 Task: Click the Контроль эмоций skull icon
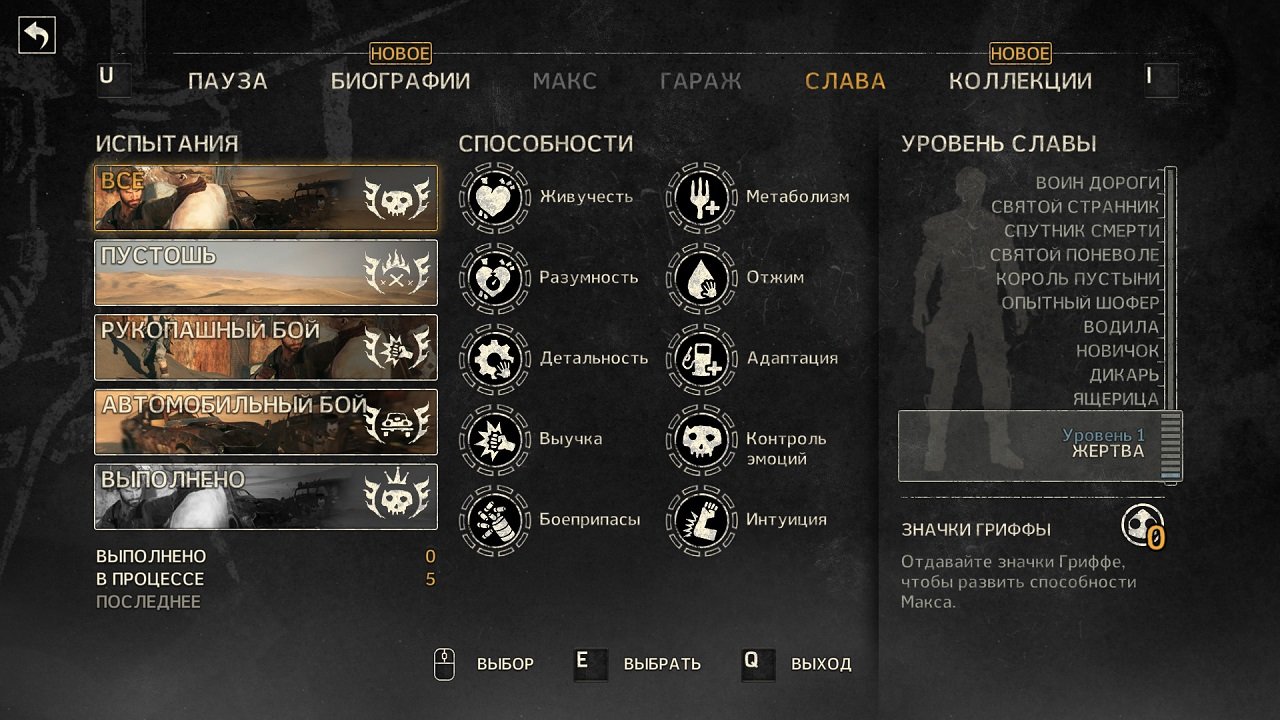click(700, 438)
